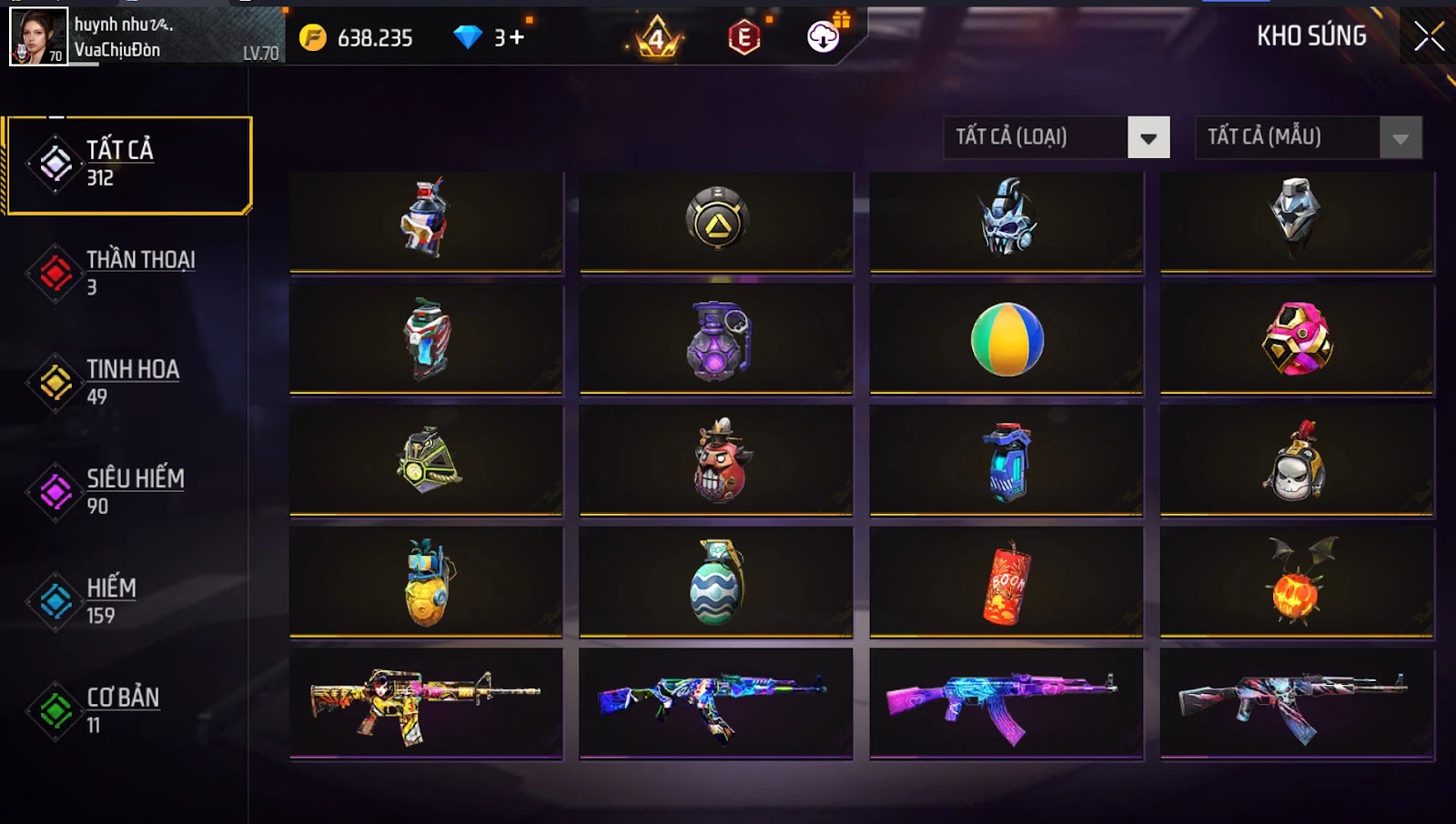
Task: Show the Siêu Hiếm rarity items
Action: (x=127, y=492)
